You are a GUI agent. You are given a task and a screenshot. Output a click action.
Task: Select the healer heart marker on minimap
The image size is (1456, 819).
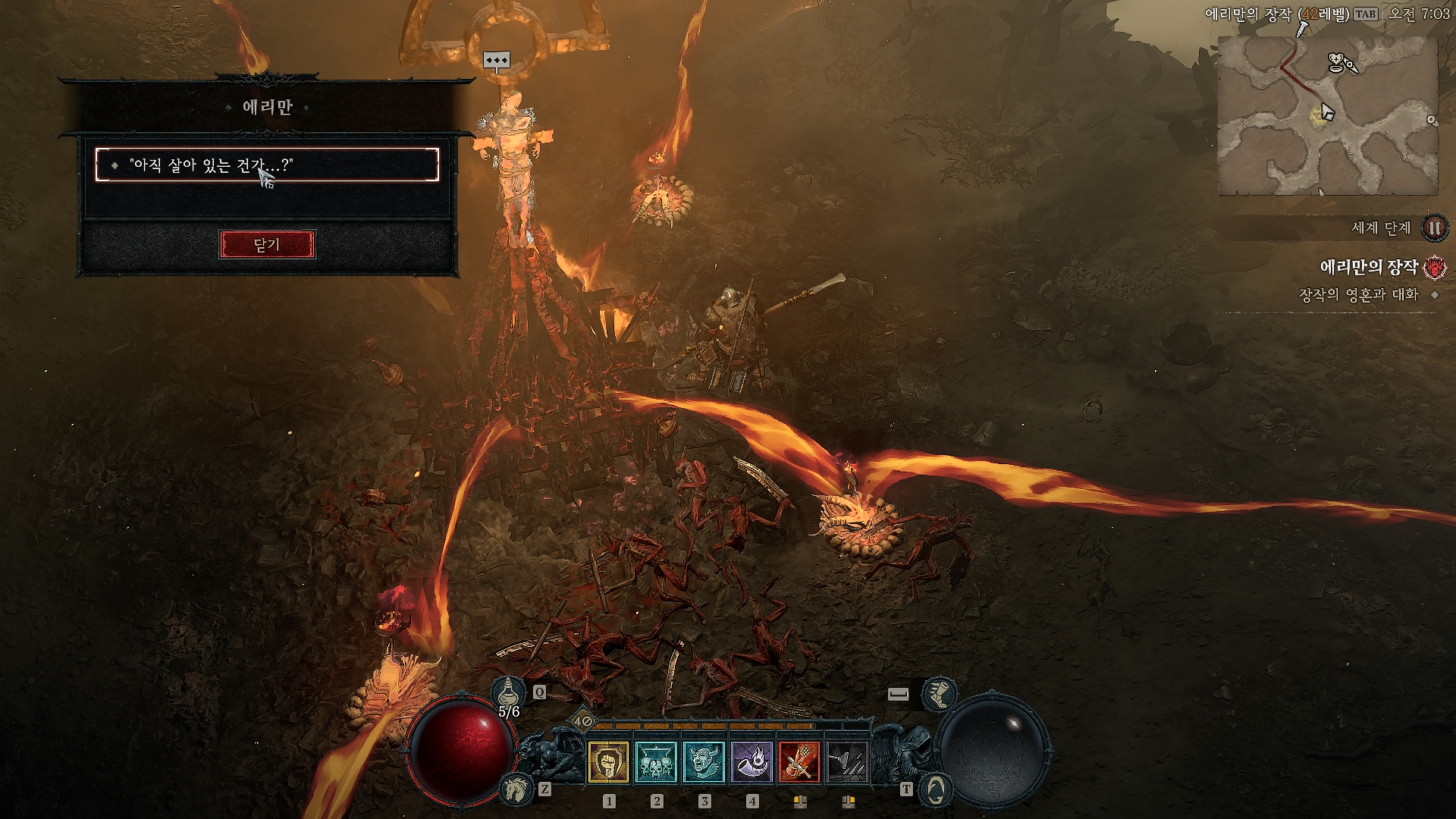(1338, 62)
